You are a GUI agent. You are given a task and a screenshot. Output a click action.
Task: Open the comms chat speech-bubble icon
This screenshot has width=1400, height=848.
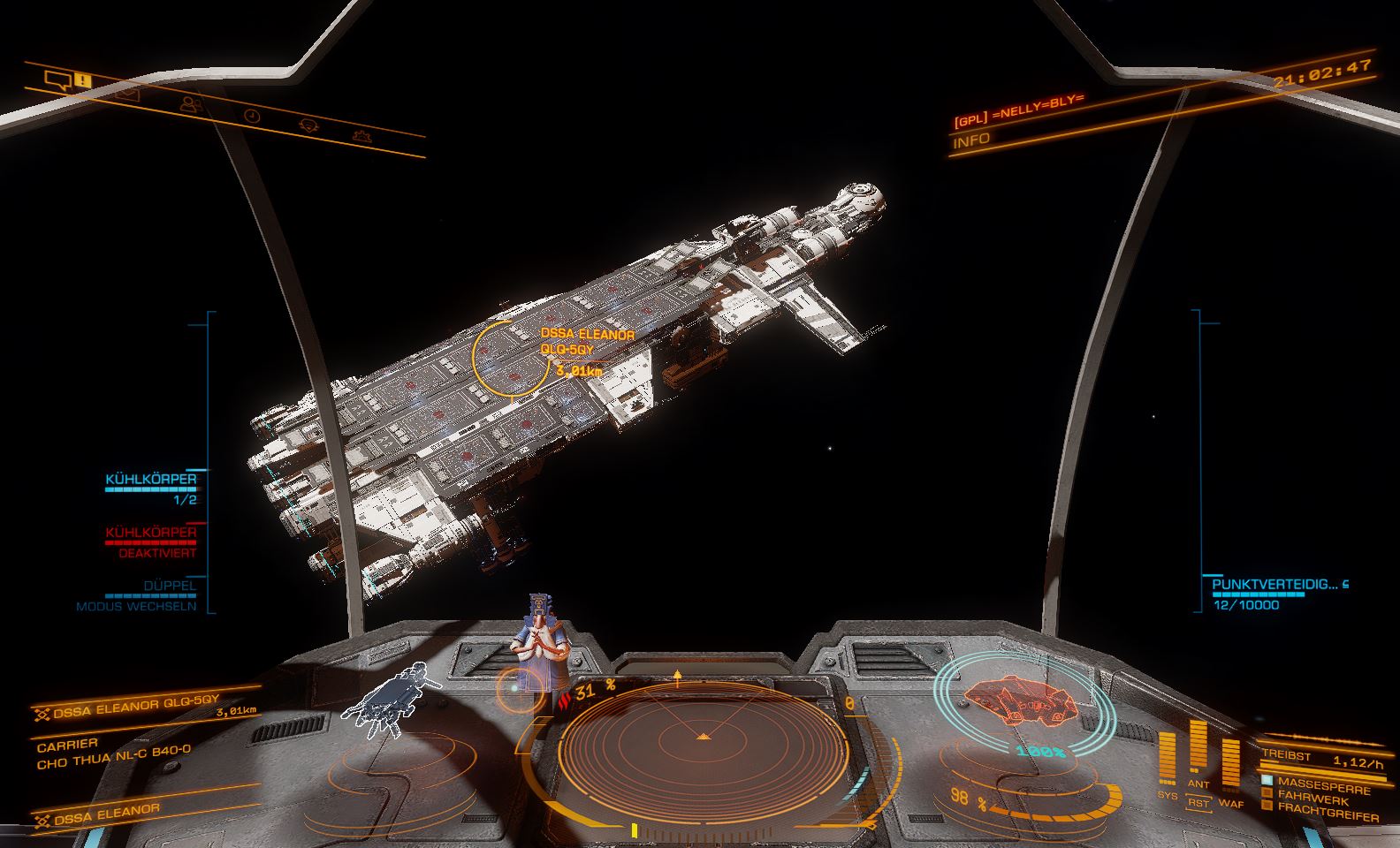59,82
